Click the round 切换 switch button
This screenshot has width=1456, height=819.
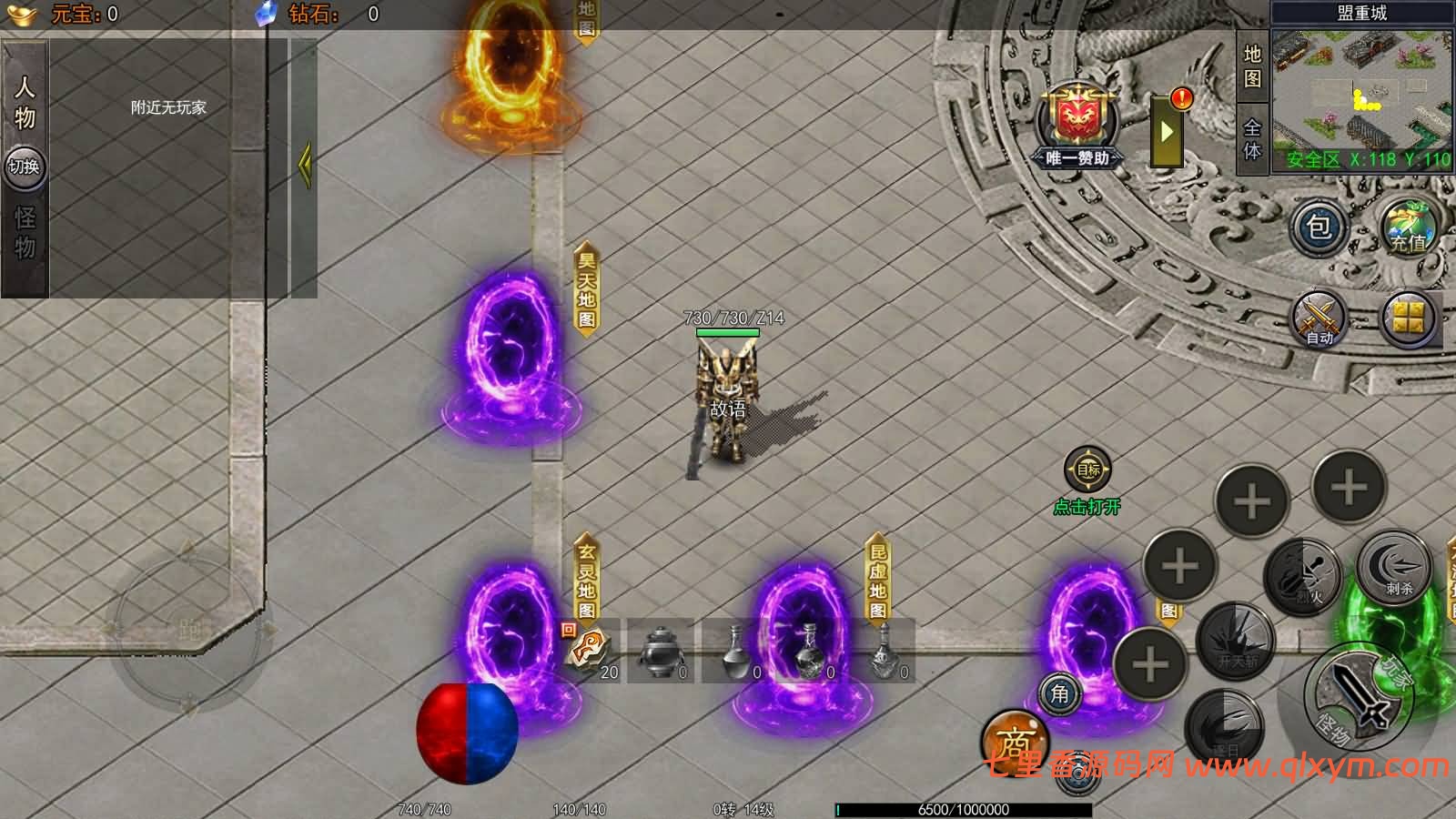coord(25,167)
